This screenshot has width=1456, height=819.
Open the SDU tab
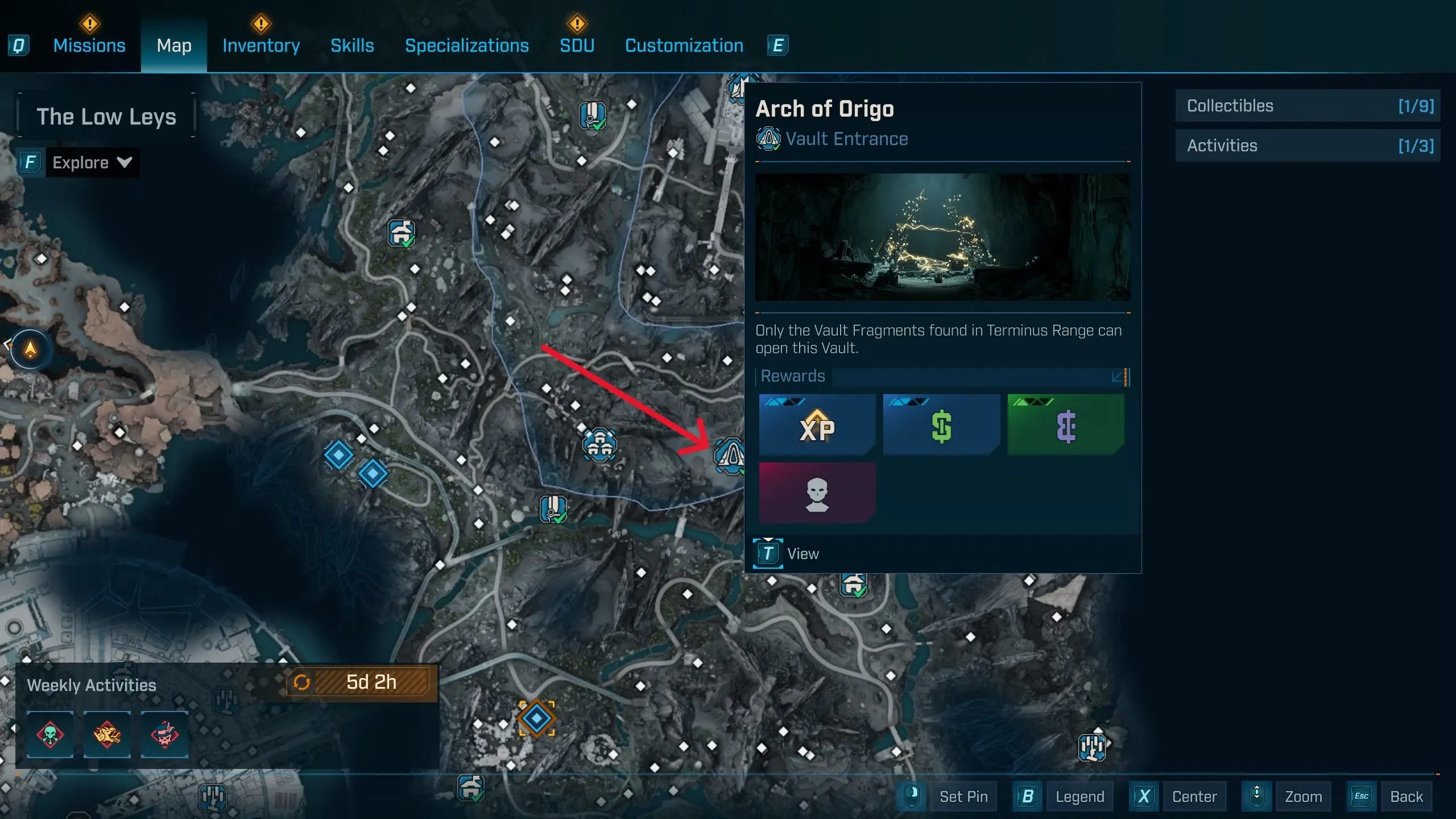click(577, 45)
